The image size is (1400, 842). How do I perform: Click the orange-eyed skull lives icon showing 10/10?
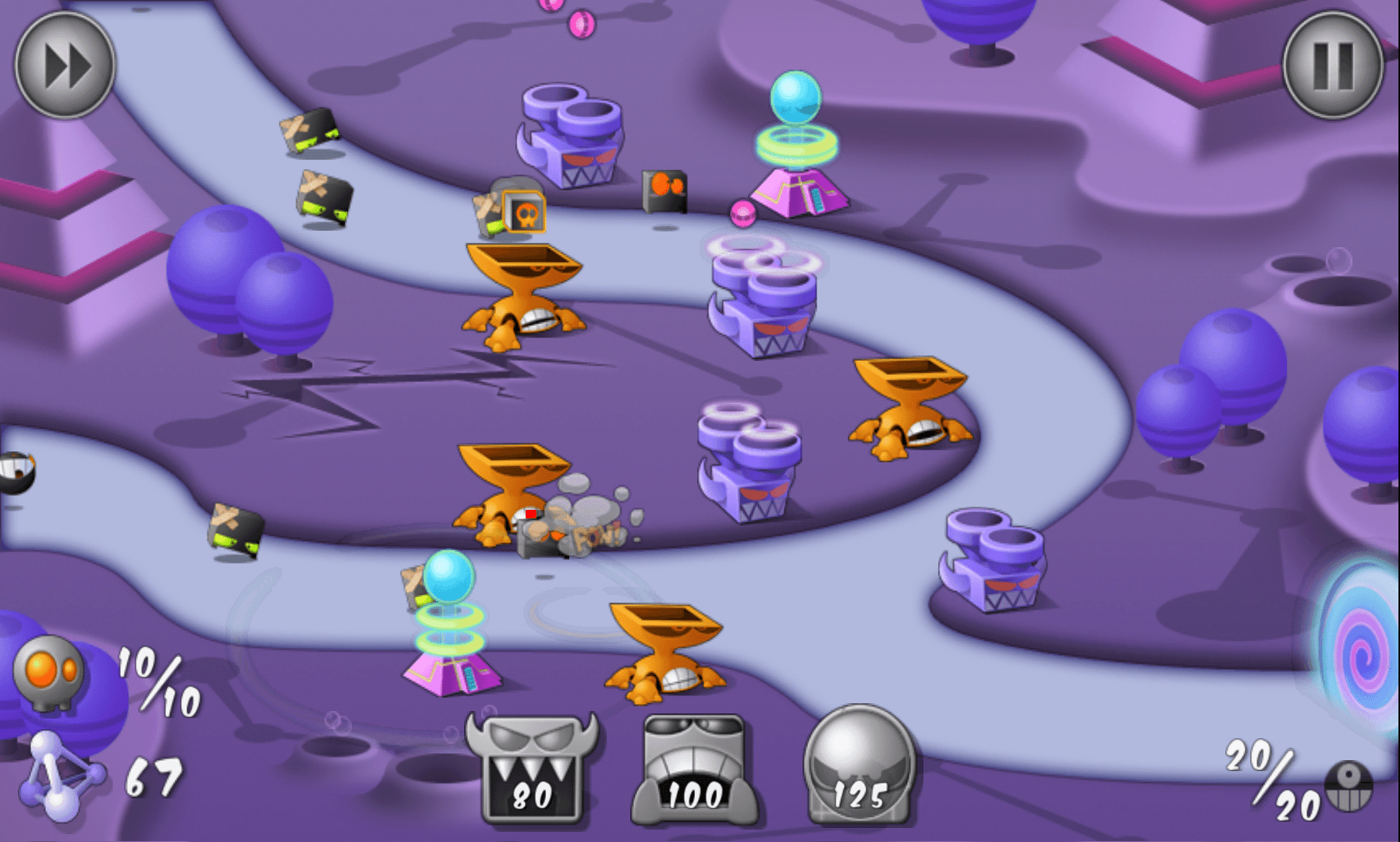[x=47, y=670]
